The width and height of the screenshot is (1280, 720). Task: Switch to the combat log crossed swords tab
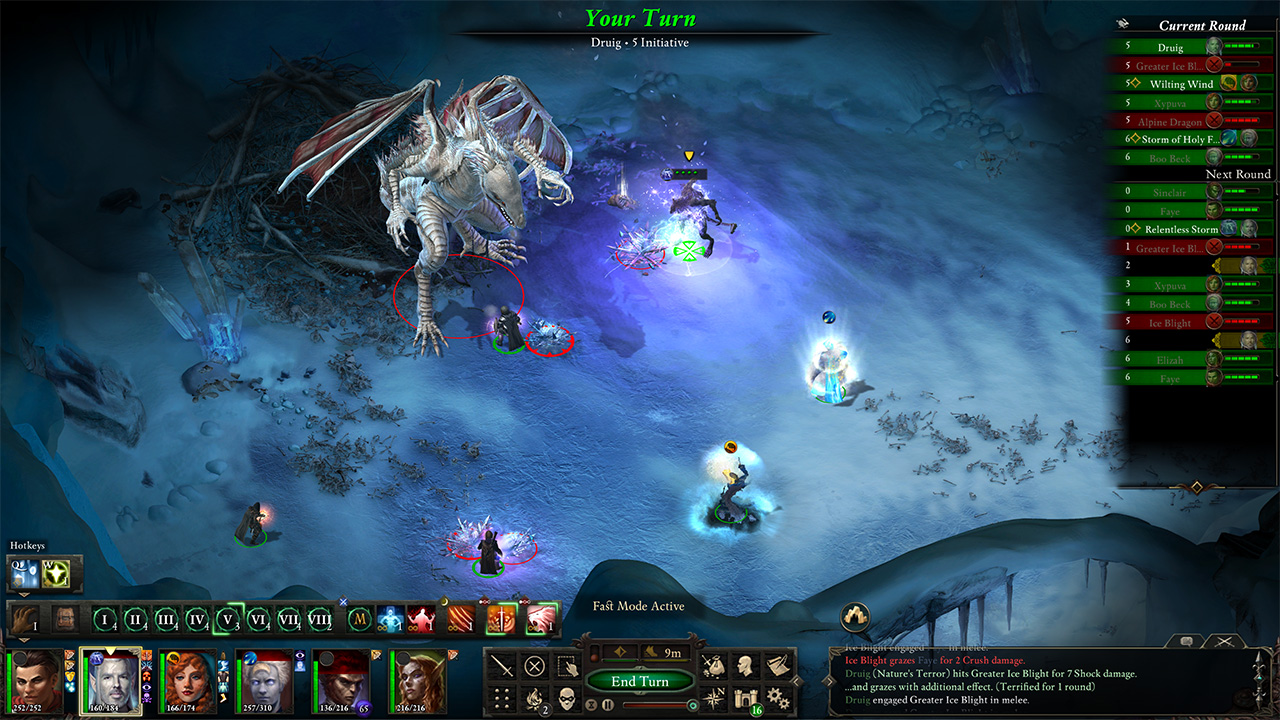click(1224, 641)
